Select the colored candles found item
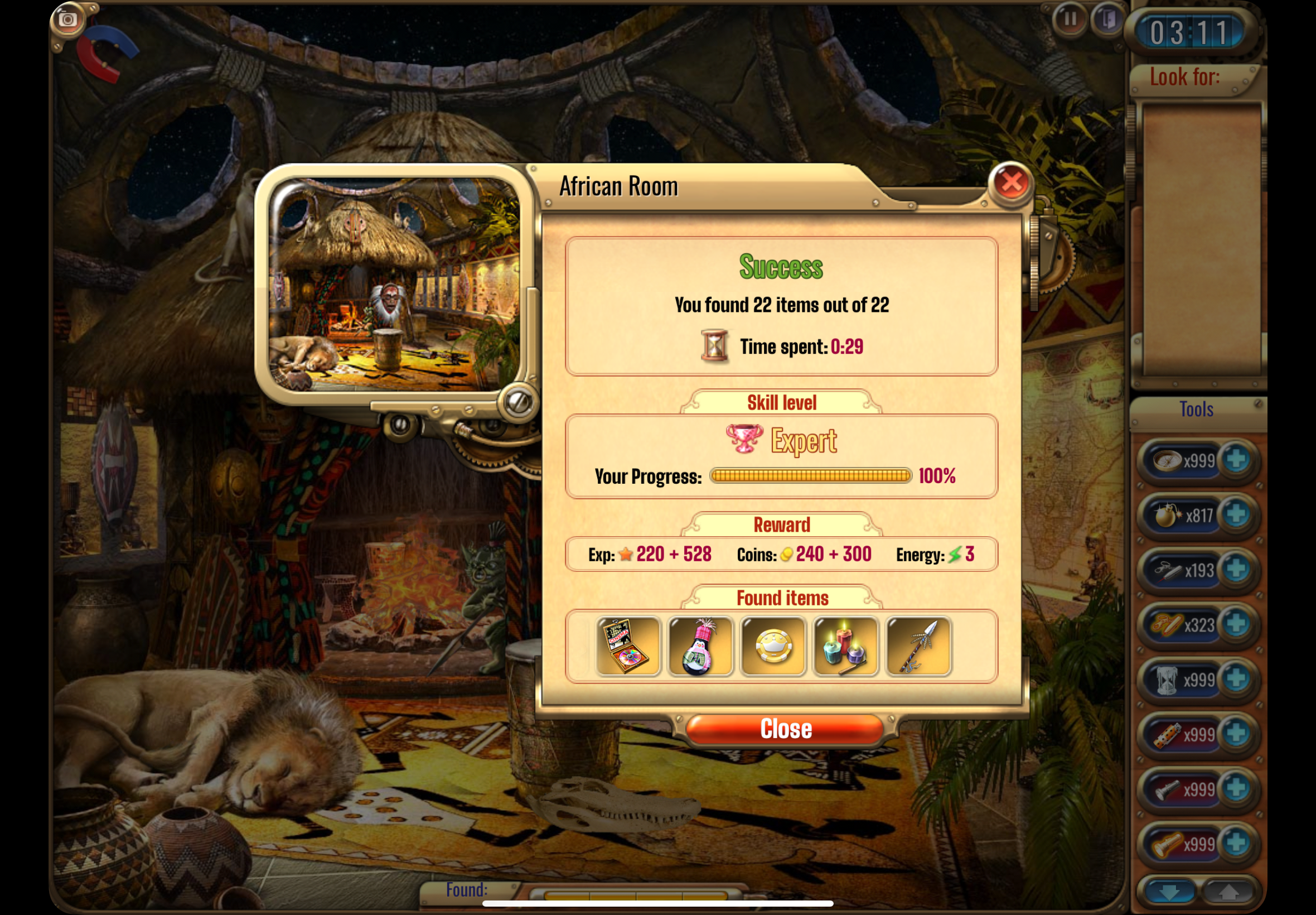 click(845, 646)
